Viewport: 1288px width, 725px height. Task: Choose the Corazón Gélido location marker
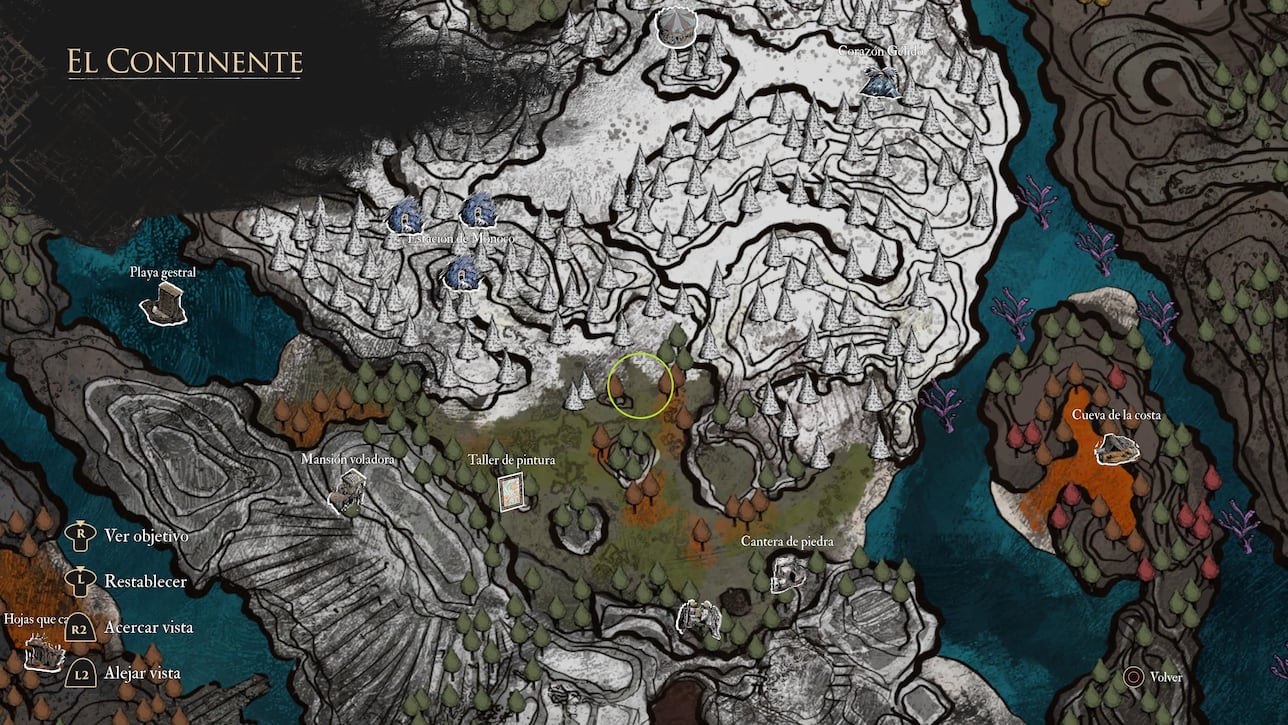pyautogui.click(x=883, y=82)
